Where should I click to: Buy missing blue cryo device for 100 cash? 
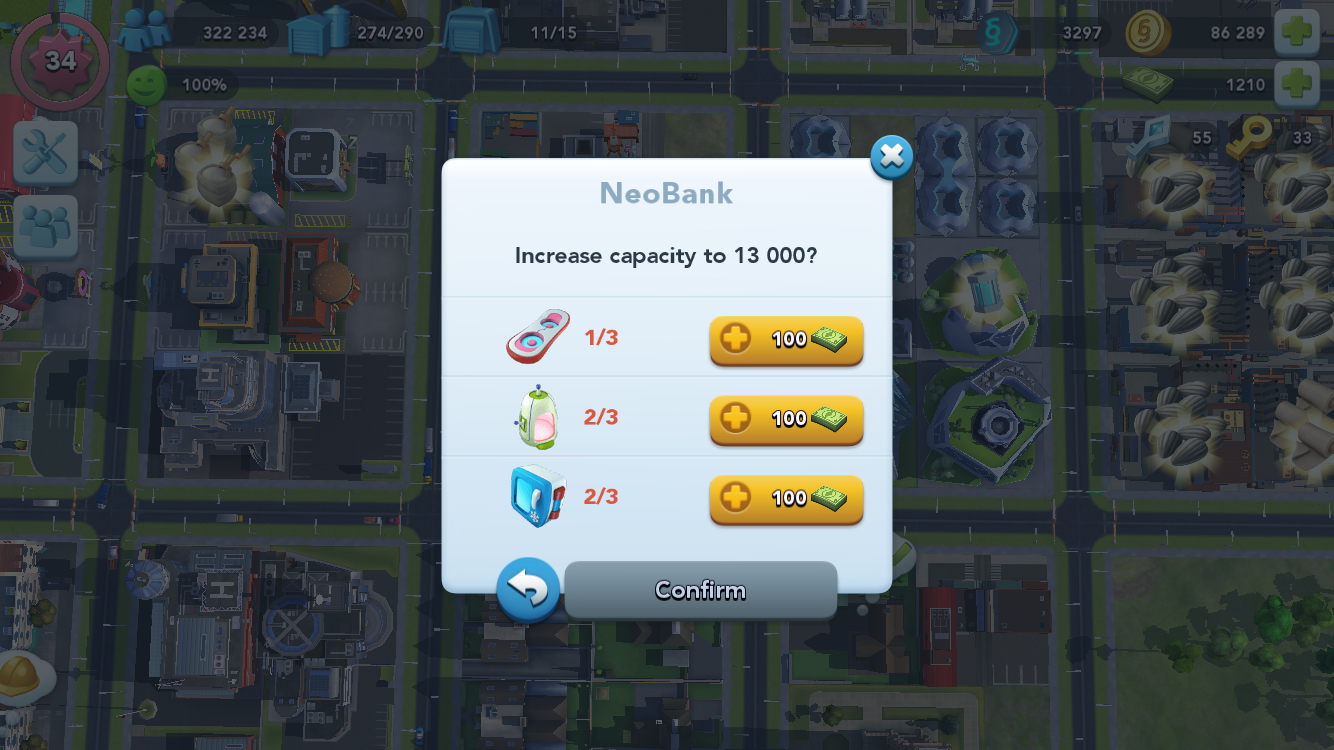[786, 498]
